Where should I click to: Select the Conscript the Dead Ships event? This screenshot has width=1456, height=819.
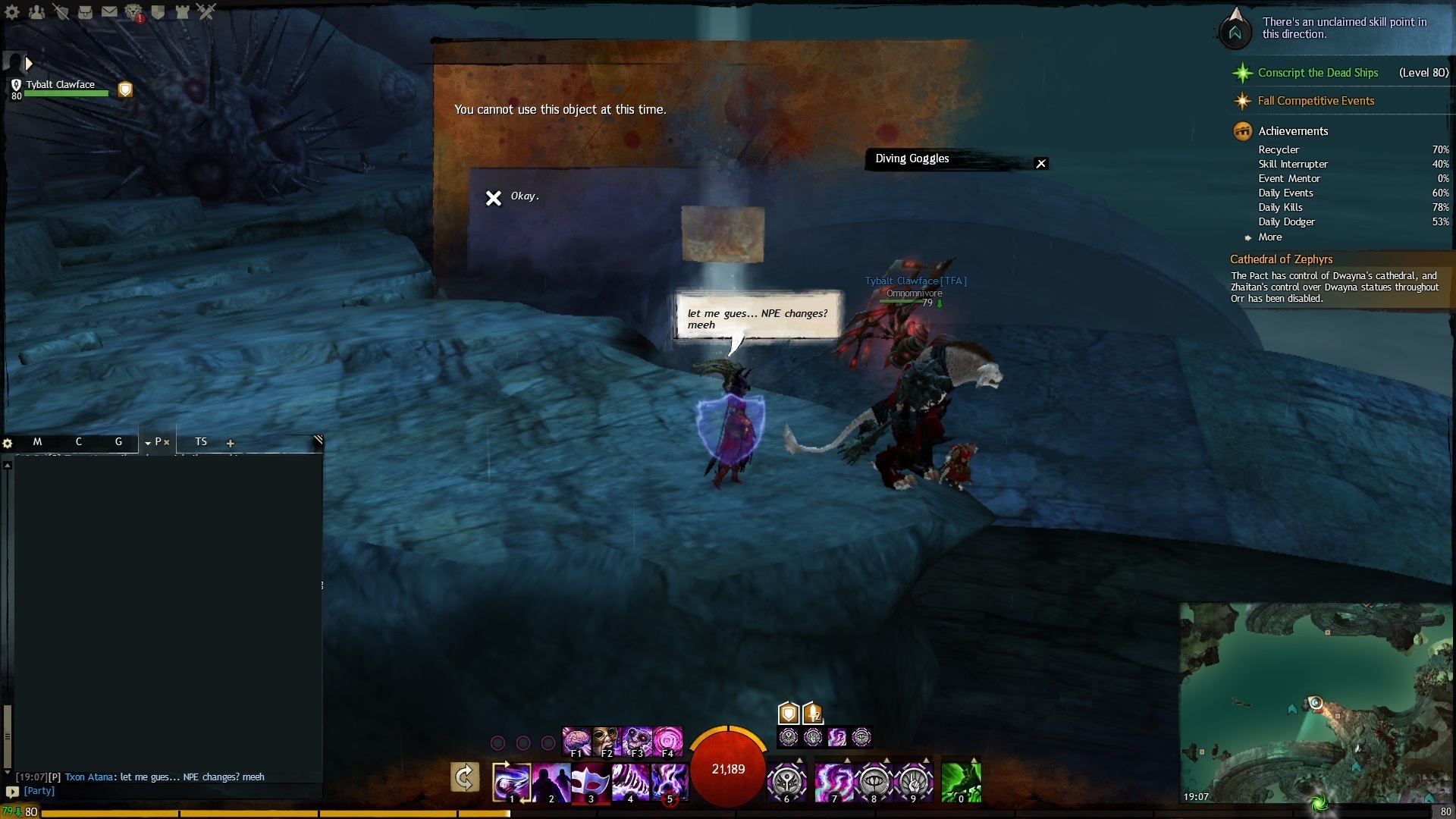(1317, 73)
